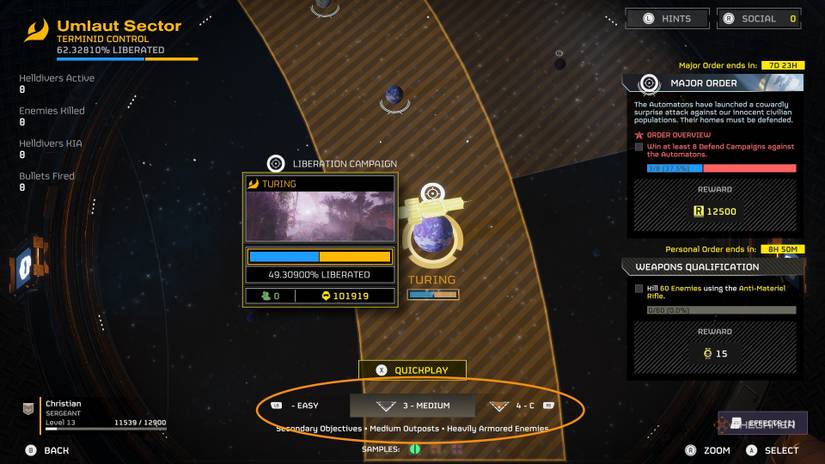Open the Hints panel
The height and width of the screenshot is (464, 825).
(667, 18)
